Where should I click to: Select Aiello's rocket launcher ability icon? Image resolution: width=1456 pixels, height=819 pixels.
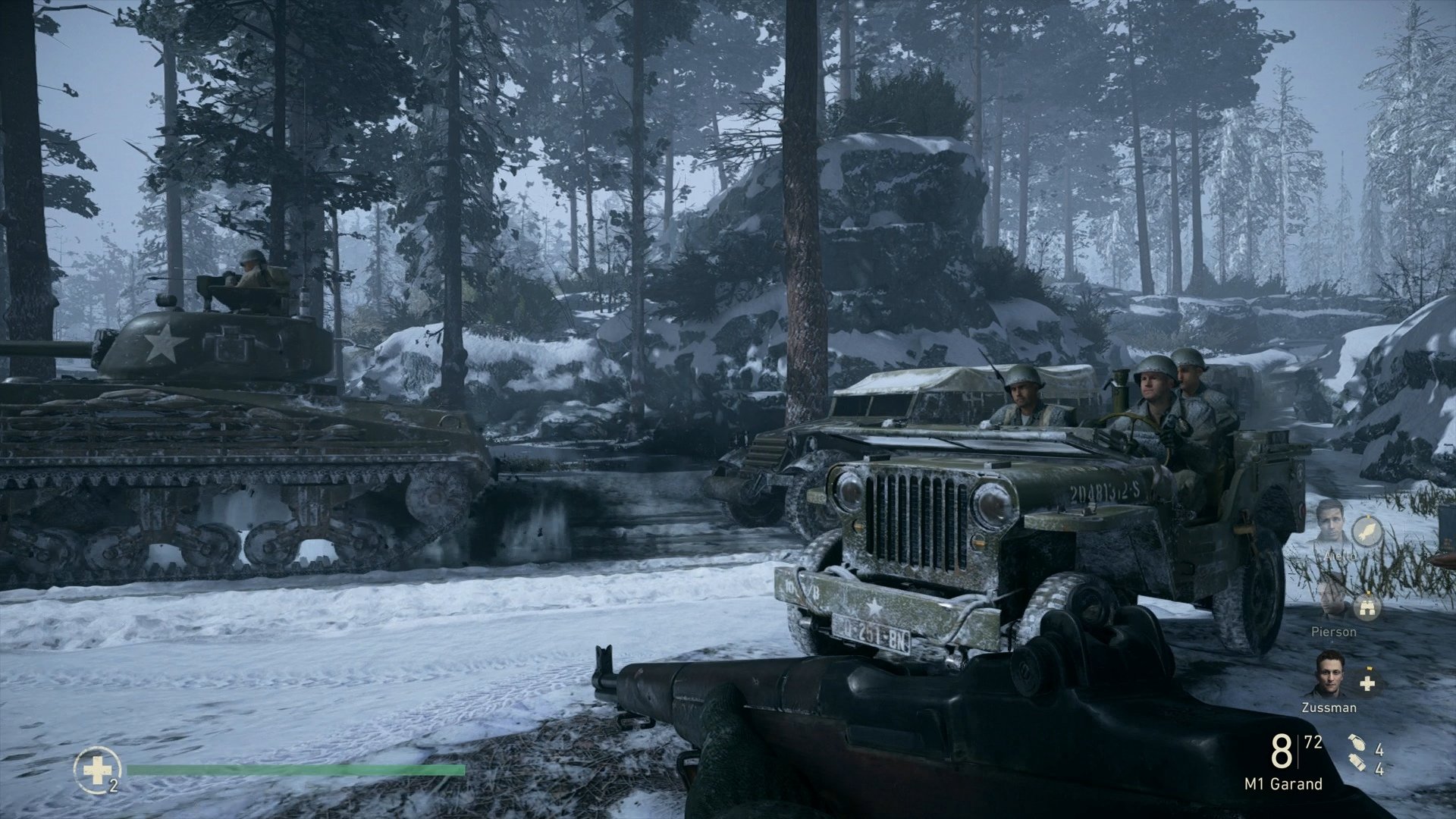click(x=1367, y=532)
